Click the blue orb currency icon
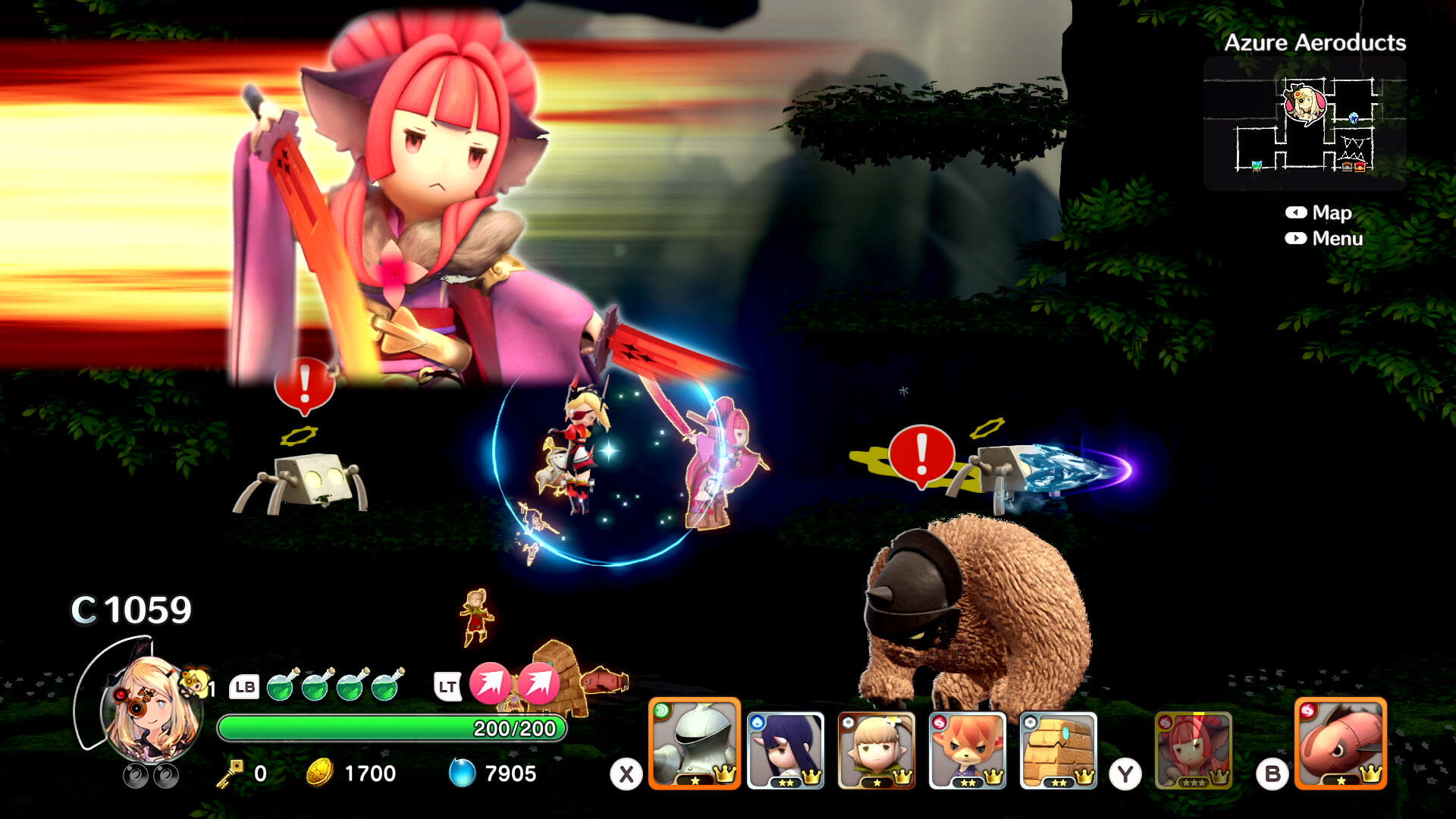Viewport: 1456px width, 819px height. coord(462,773)
